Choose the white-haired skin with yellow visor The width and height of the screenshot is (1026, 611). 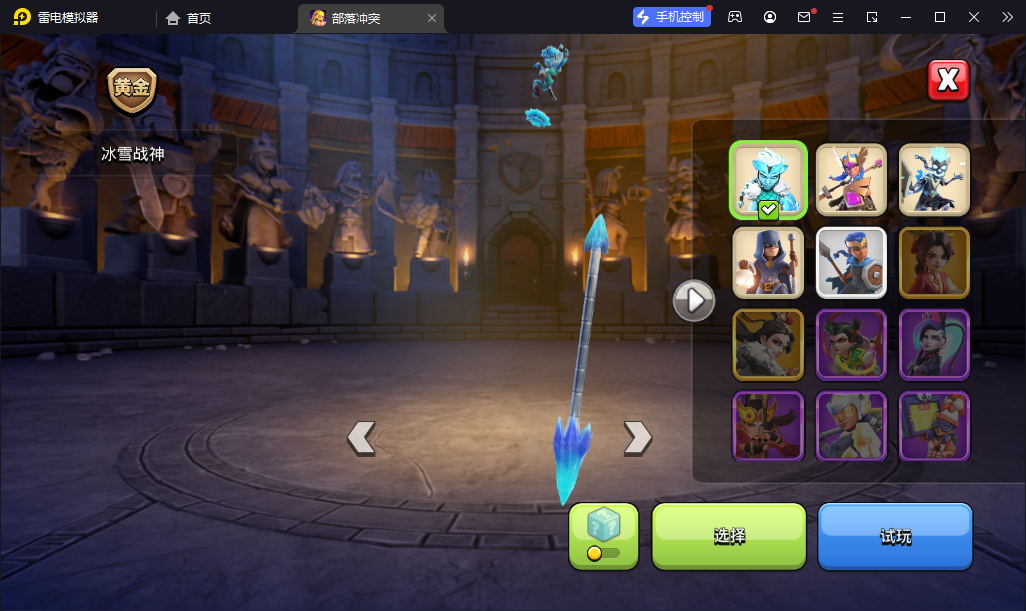click(851, 425)
